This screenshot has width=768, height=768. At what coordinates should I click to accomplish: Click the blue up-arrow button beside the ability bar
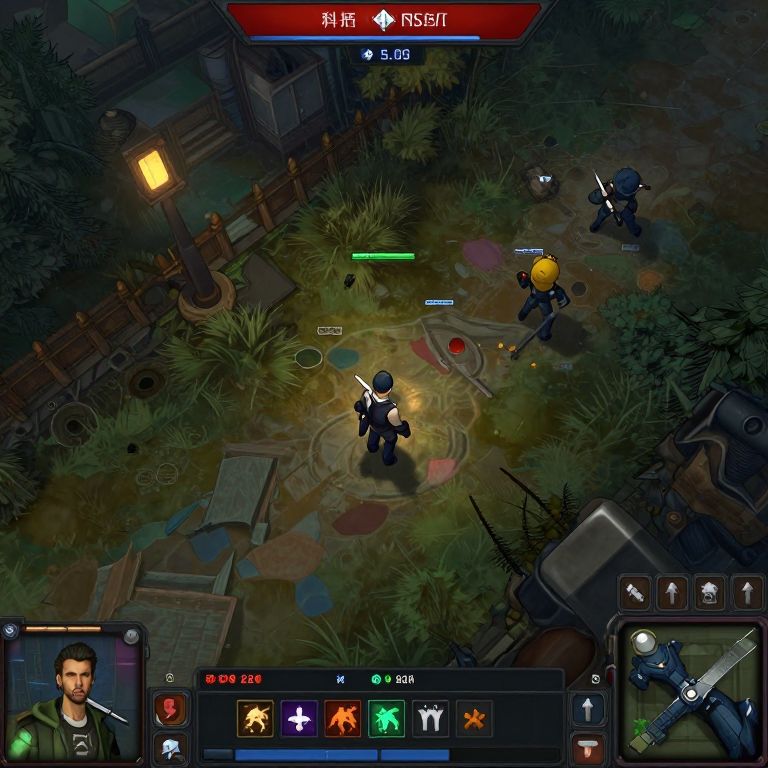pos(588,710)
